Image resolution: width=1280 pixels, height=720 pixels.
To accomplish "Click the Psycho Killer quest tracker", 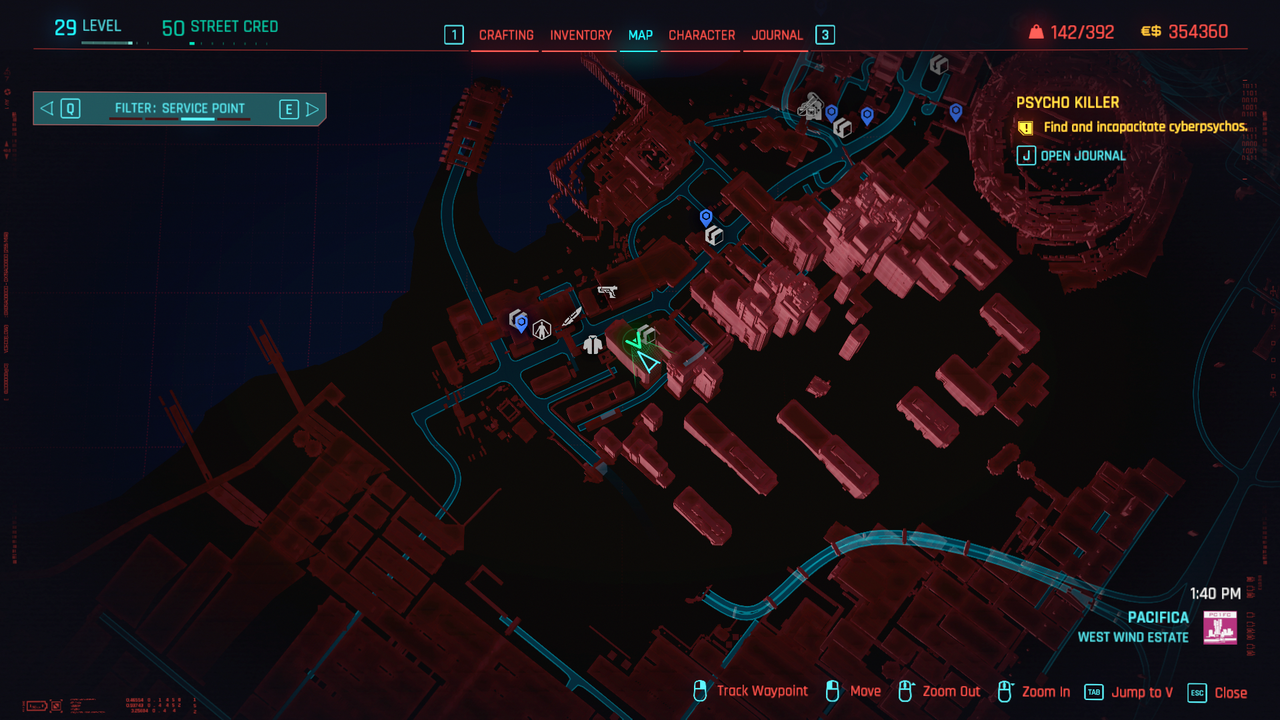I will pyautogui.click(x=1067, y=102).
